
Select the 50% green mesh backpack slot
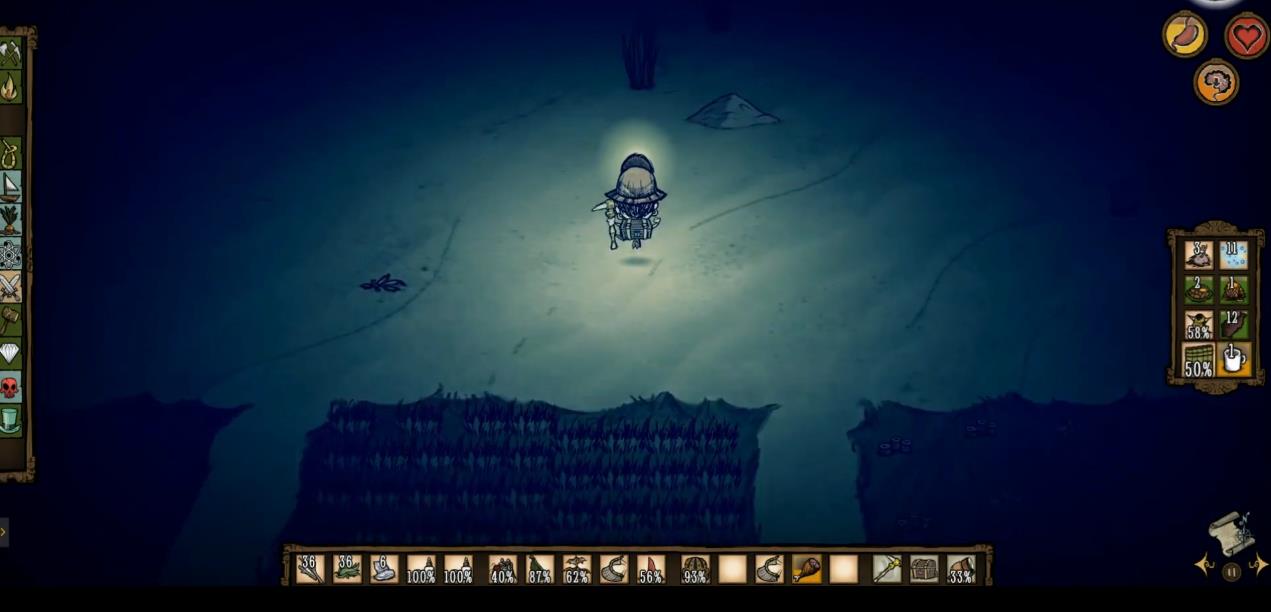1198,359
